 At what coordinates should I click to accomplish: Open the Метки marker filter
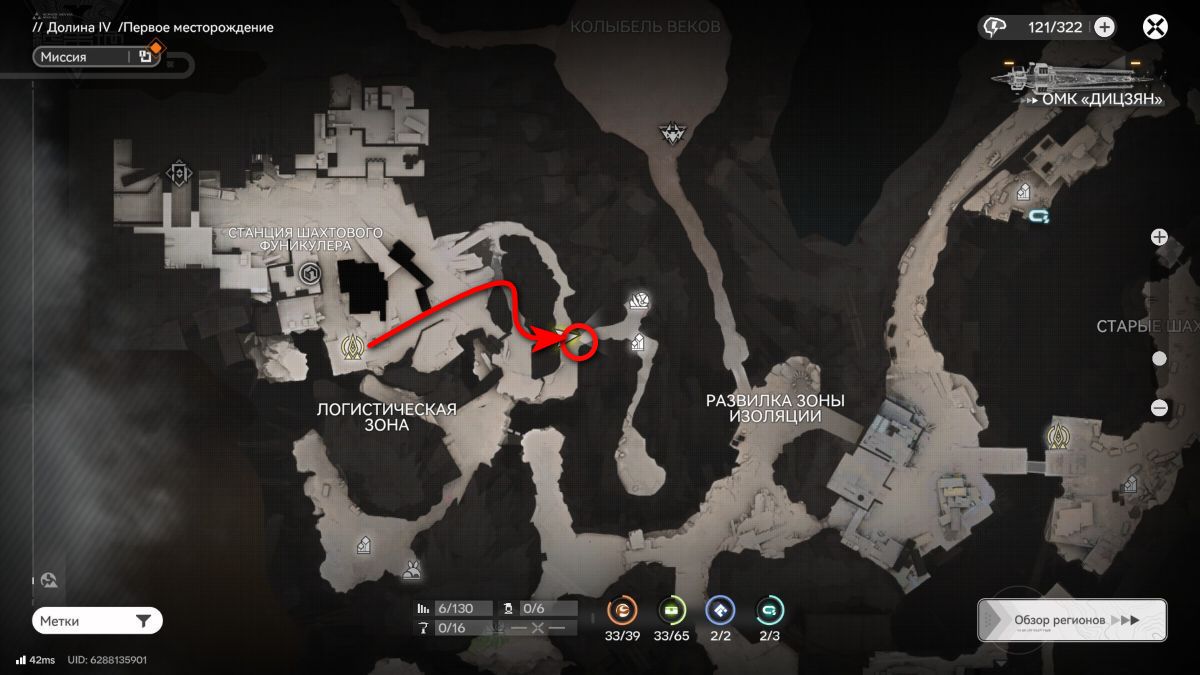coord(97,621)
